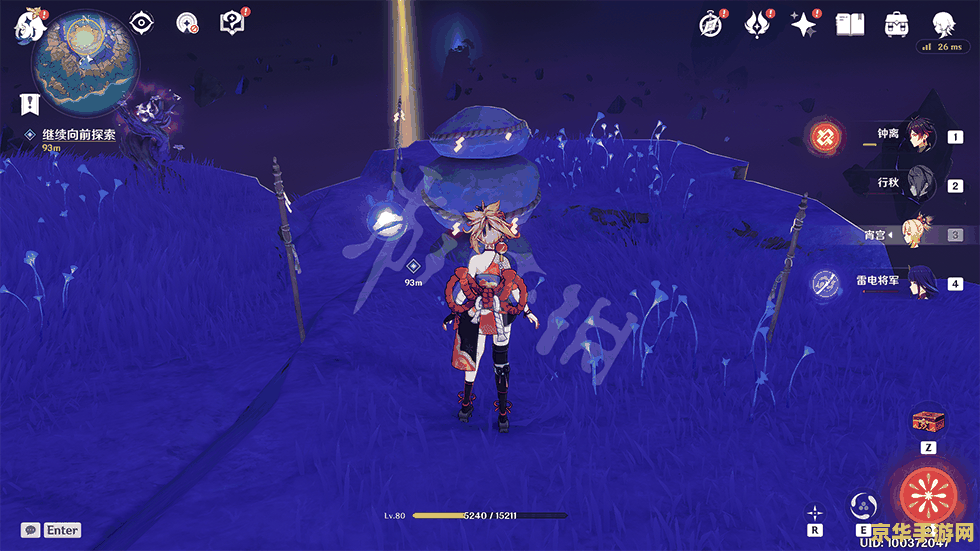Open the backpack inventory

pyautogui.click(x=896, y=25)
